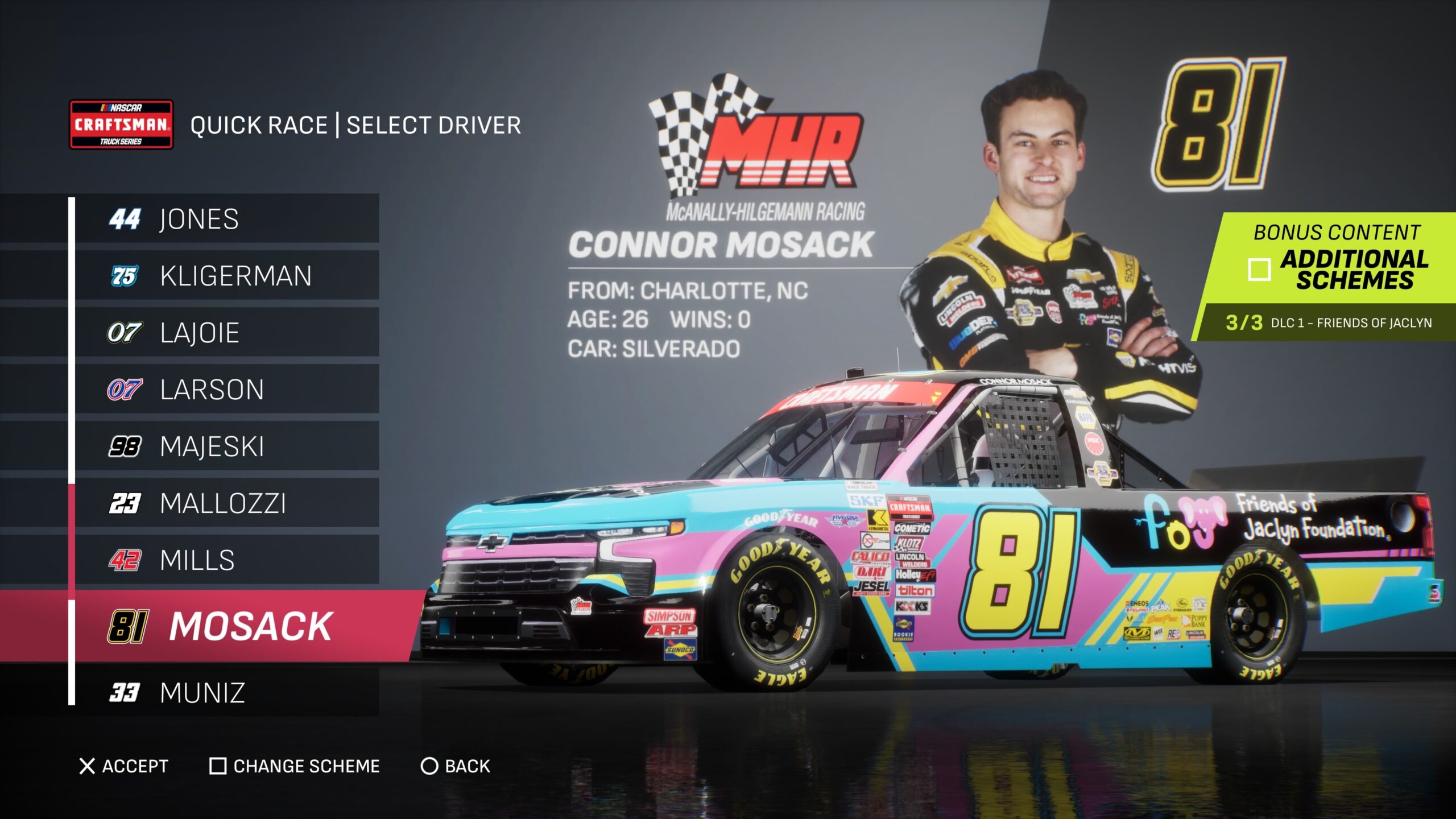Select the highlighted Mosack 81 entry

tap(239, 626)
